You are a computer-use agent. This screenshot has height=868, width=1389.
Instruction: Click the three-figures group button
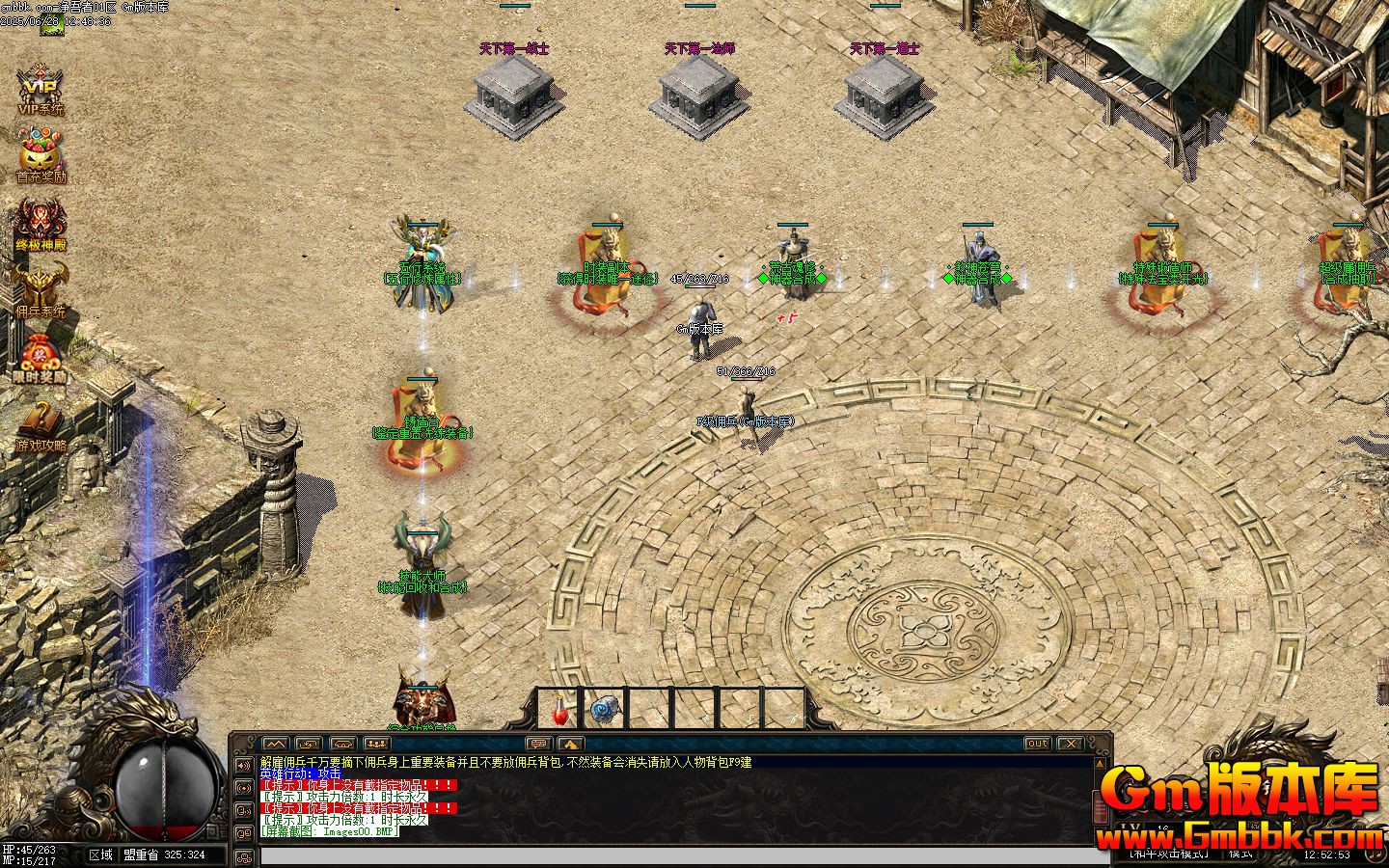(x=376, y=744)
